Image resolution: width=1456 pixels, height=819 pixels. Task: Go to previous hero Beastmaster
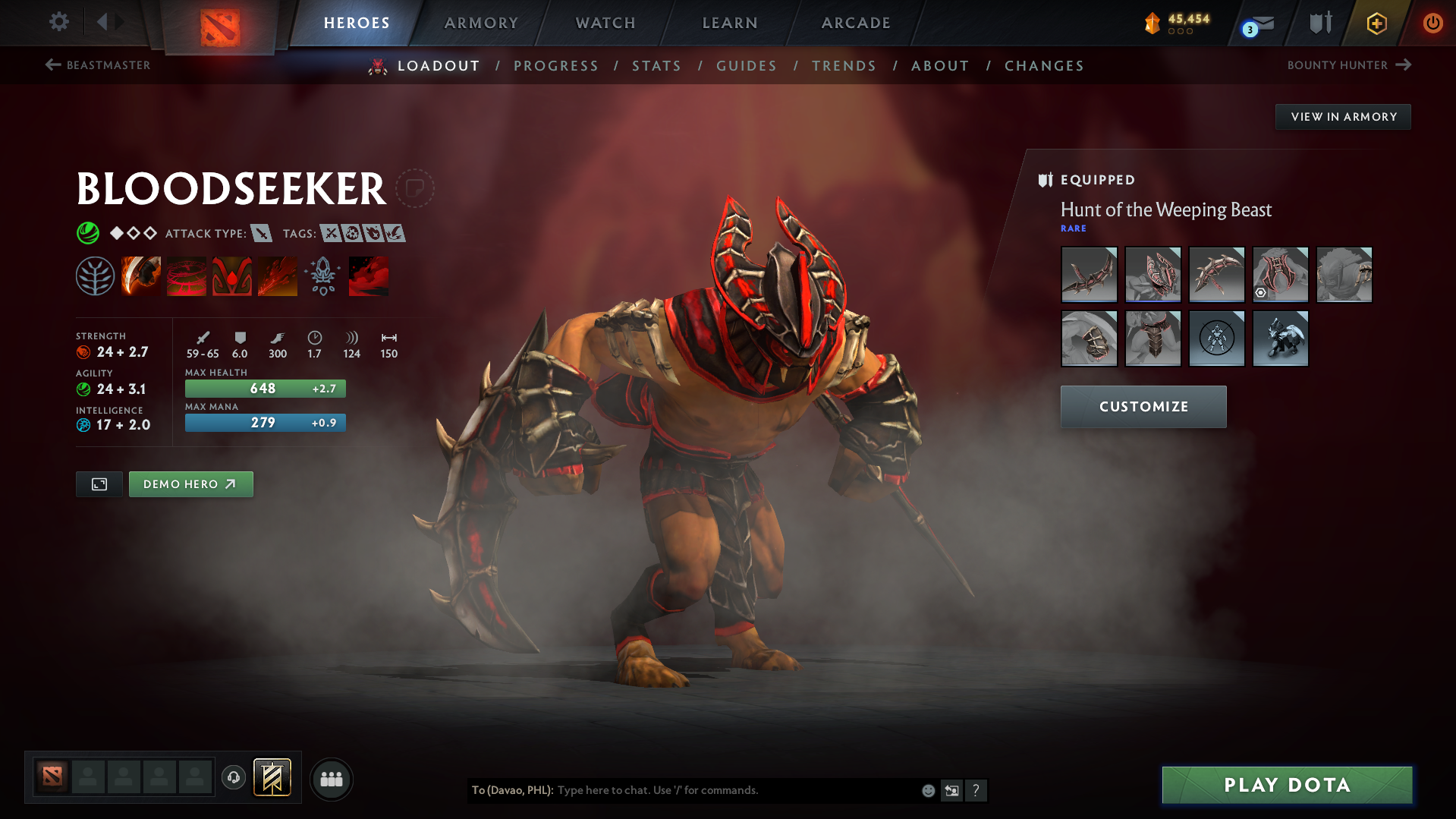click(x=98, y=65)
